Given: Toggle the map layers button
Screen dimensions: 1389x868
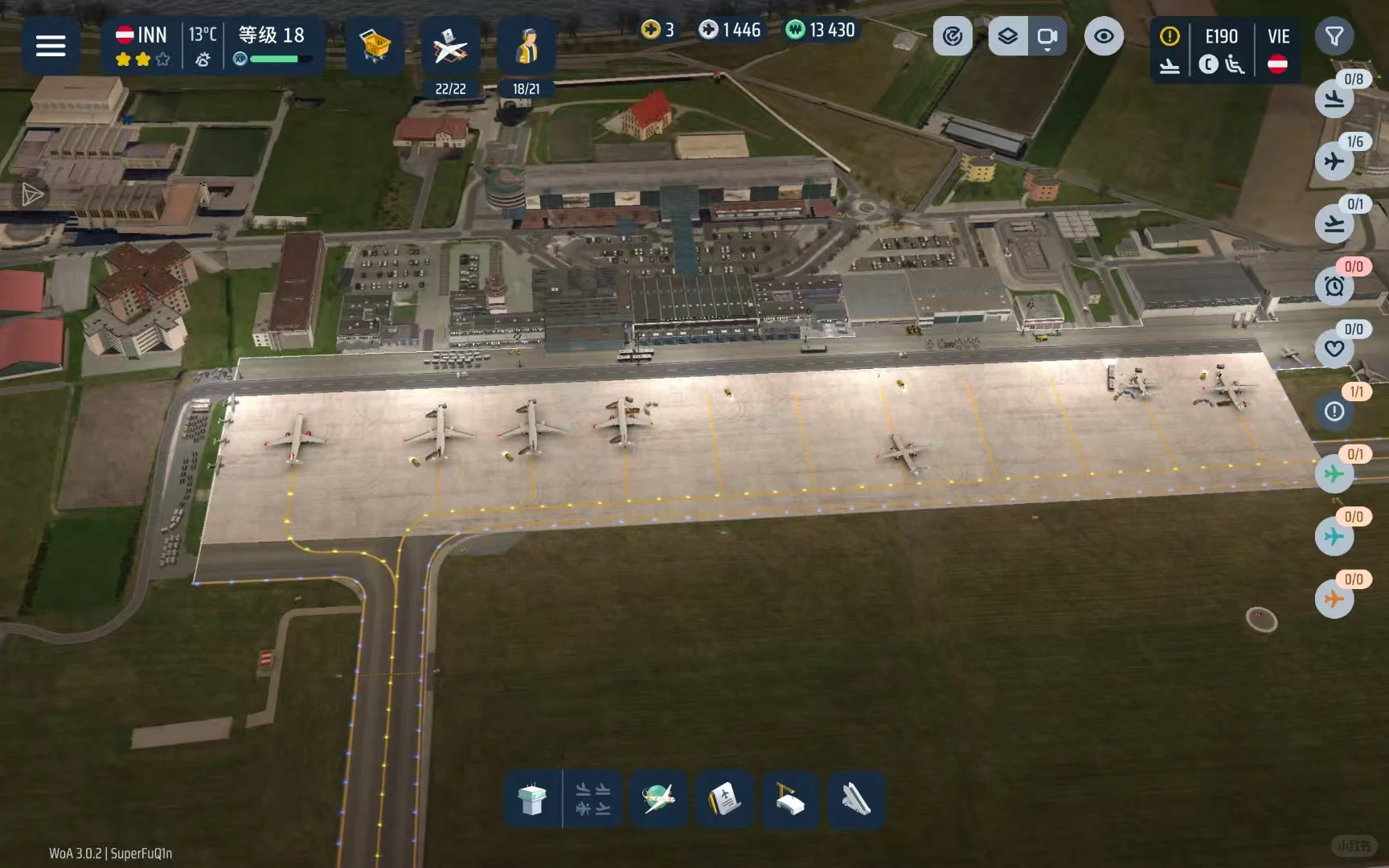Looking at the screenshot, I should tap(1008, 36).
